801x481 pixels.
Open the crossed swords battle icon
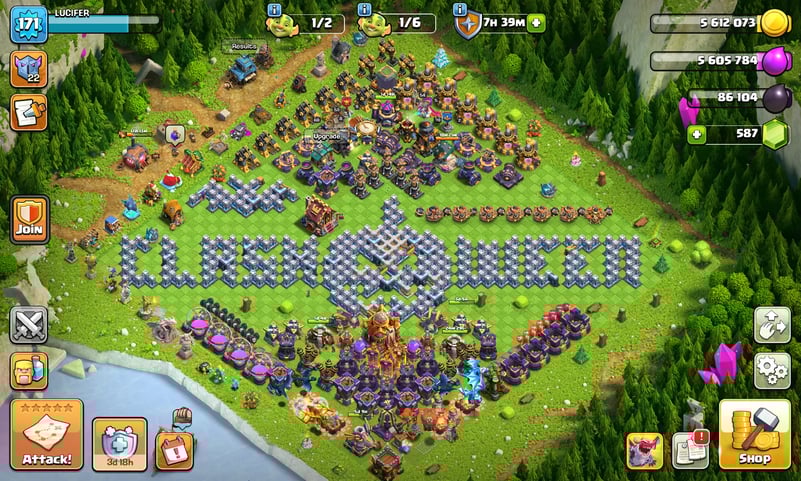29,325
